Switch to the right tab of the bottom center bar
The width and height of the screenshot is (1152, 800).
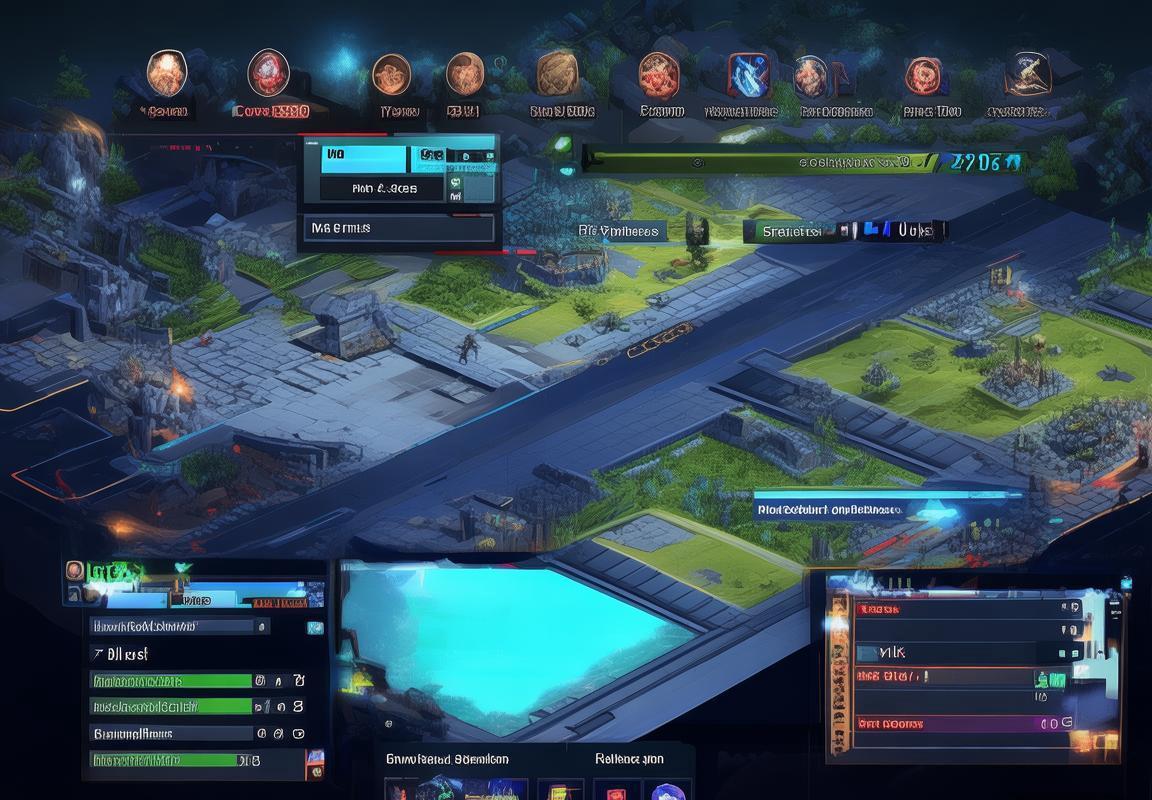pyautogui.click(x=628, y=759)
